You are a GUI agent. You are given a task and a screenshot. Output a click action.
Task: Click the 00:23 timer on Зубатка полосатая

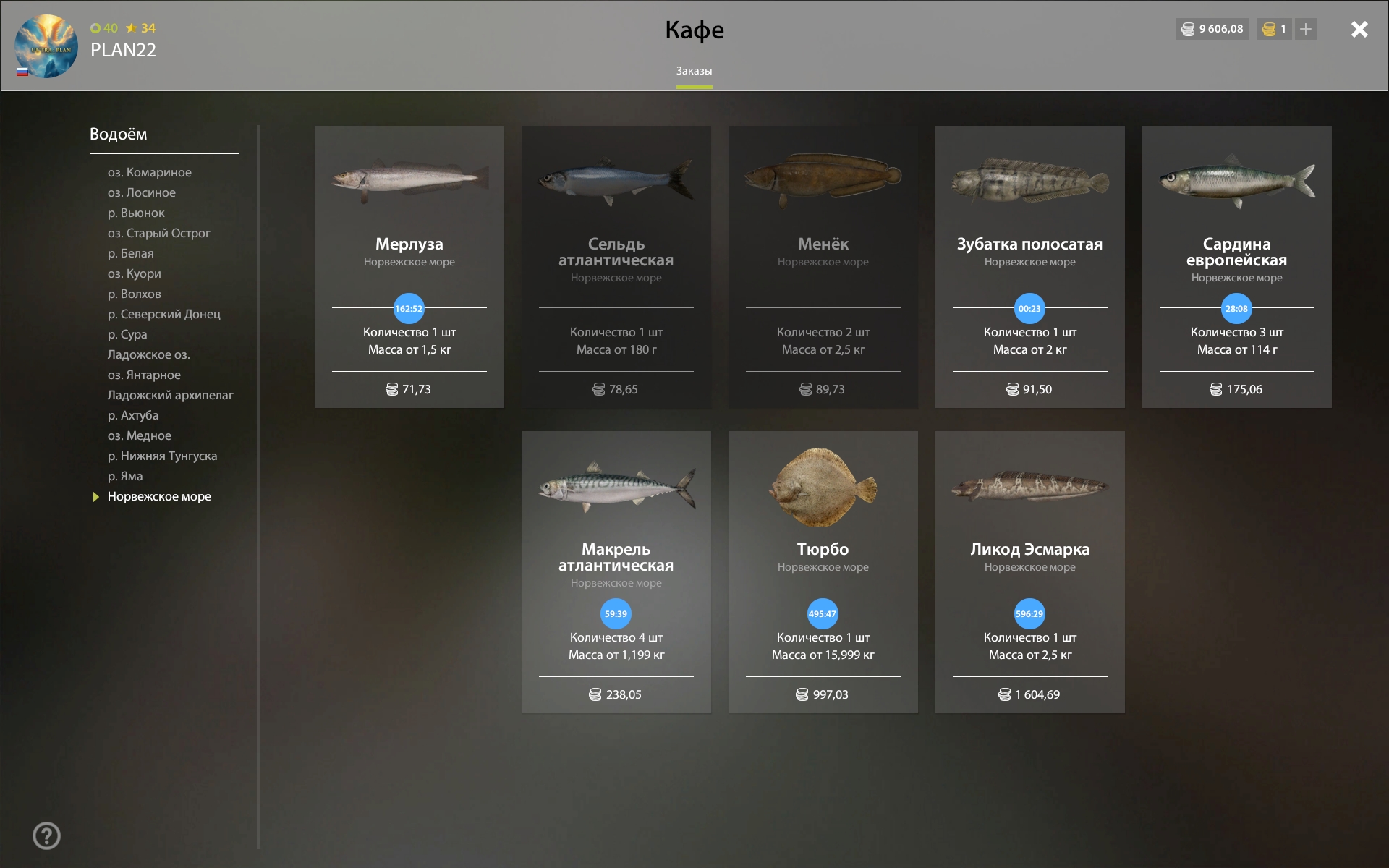(x=1029, y=308)
